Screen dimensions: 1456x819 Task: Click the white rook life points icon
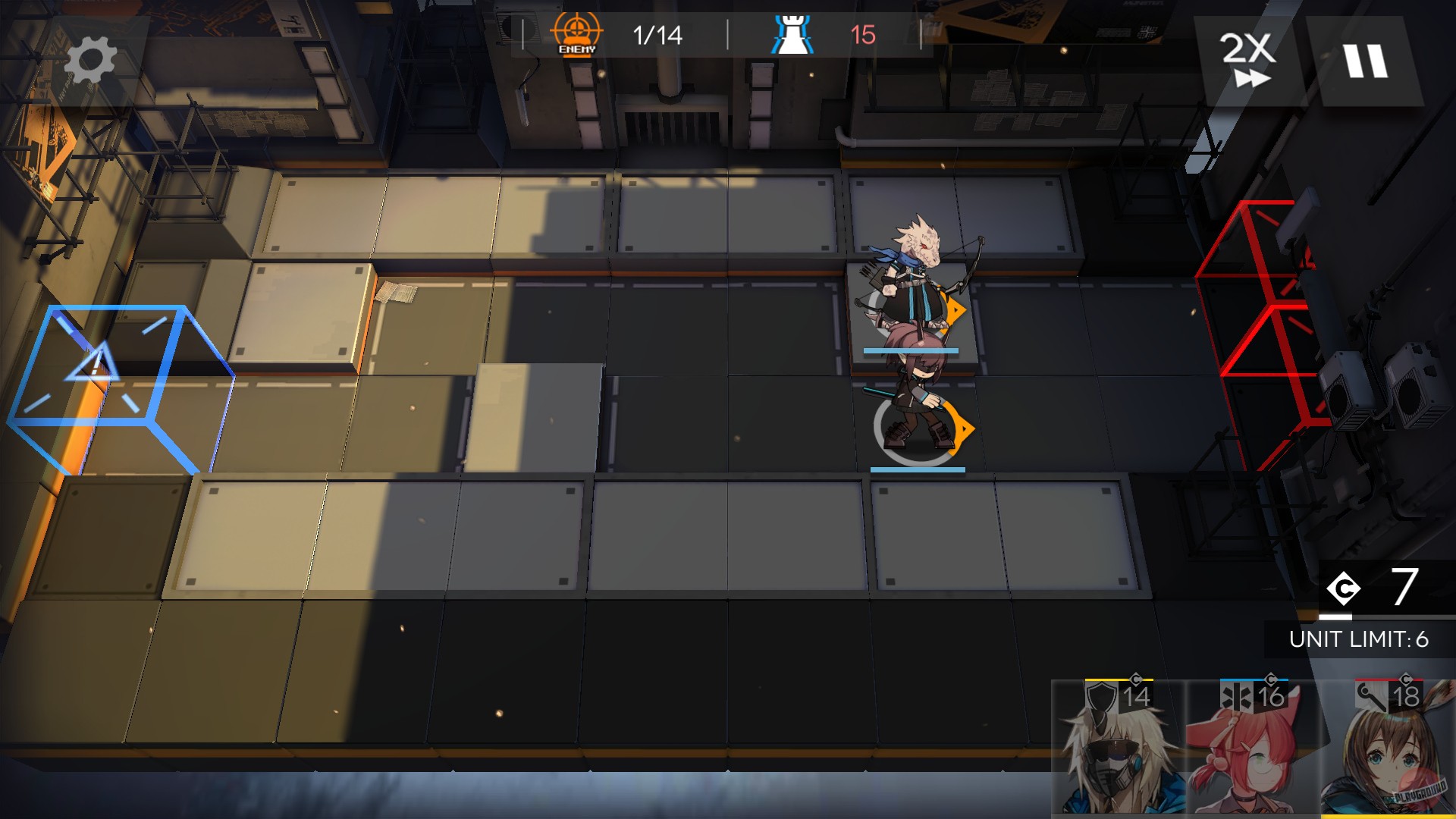coord(793,32)
